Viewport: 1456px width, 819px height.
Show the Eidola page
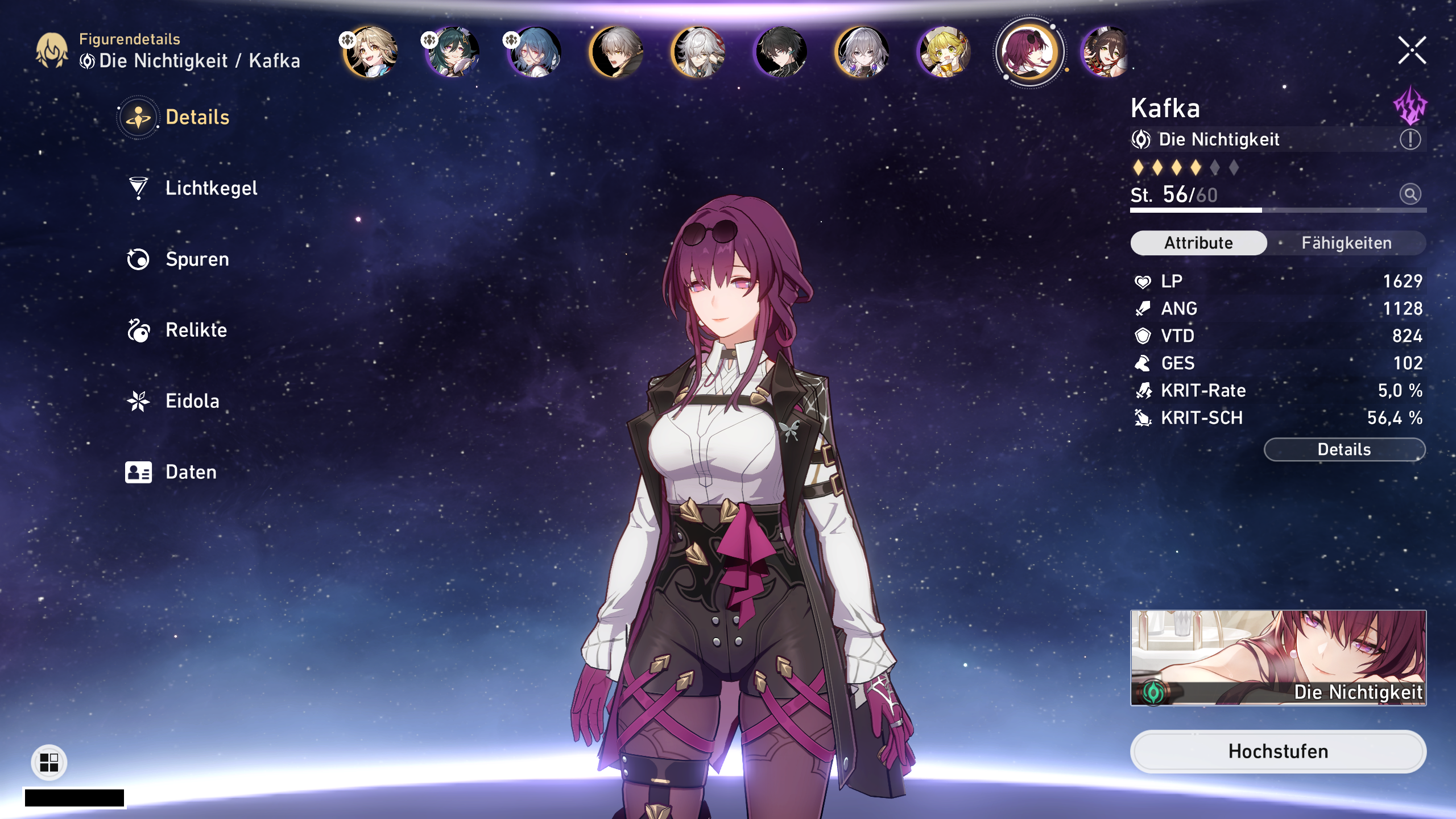(192, 401)
